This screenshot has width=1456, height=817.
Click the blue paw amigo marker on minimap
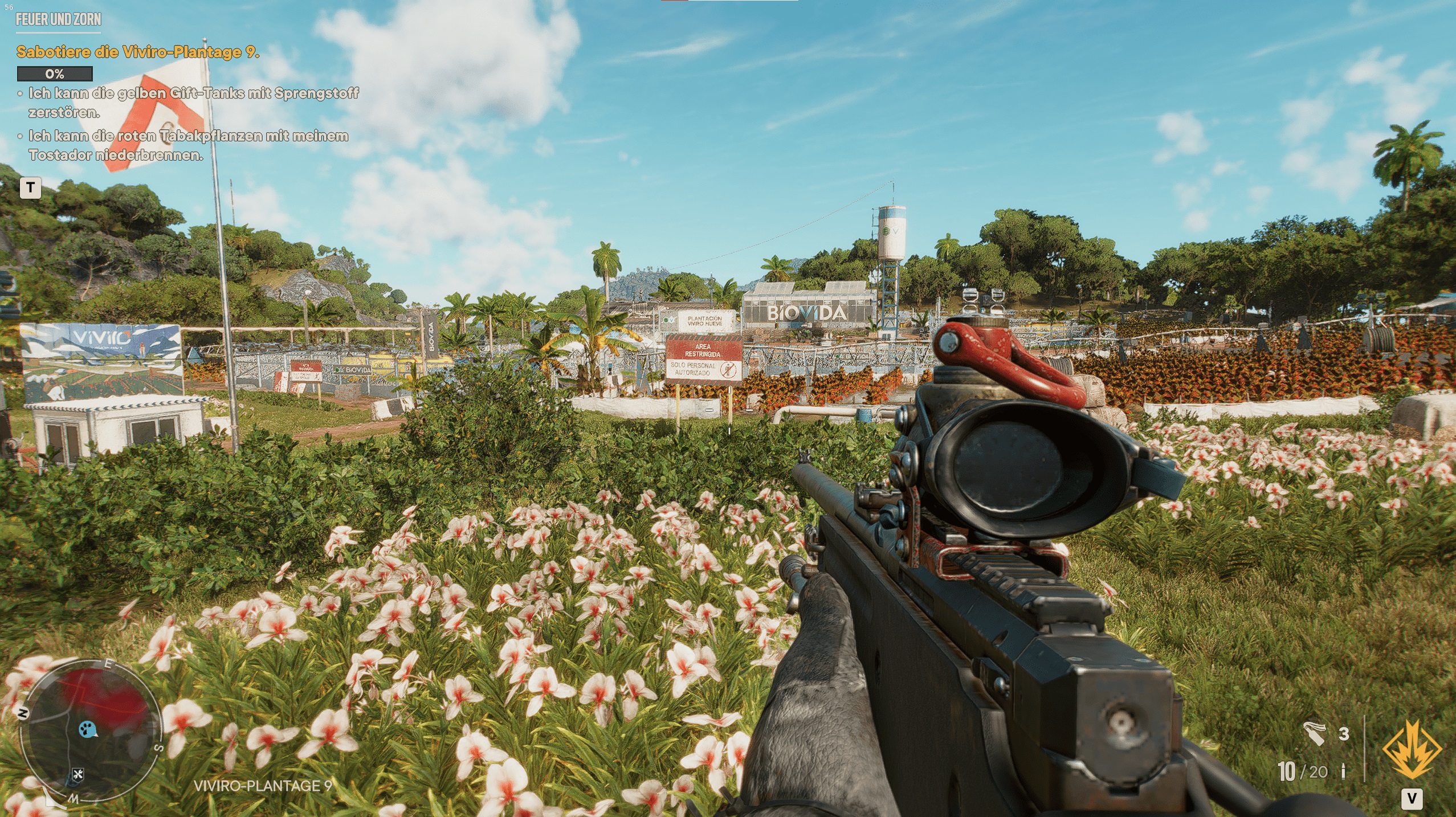88,729
